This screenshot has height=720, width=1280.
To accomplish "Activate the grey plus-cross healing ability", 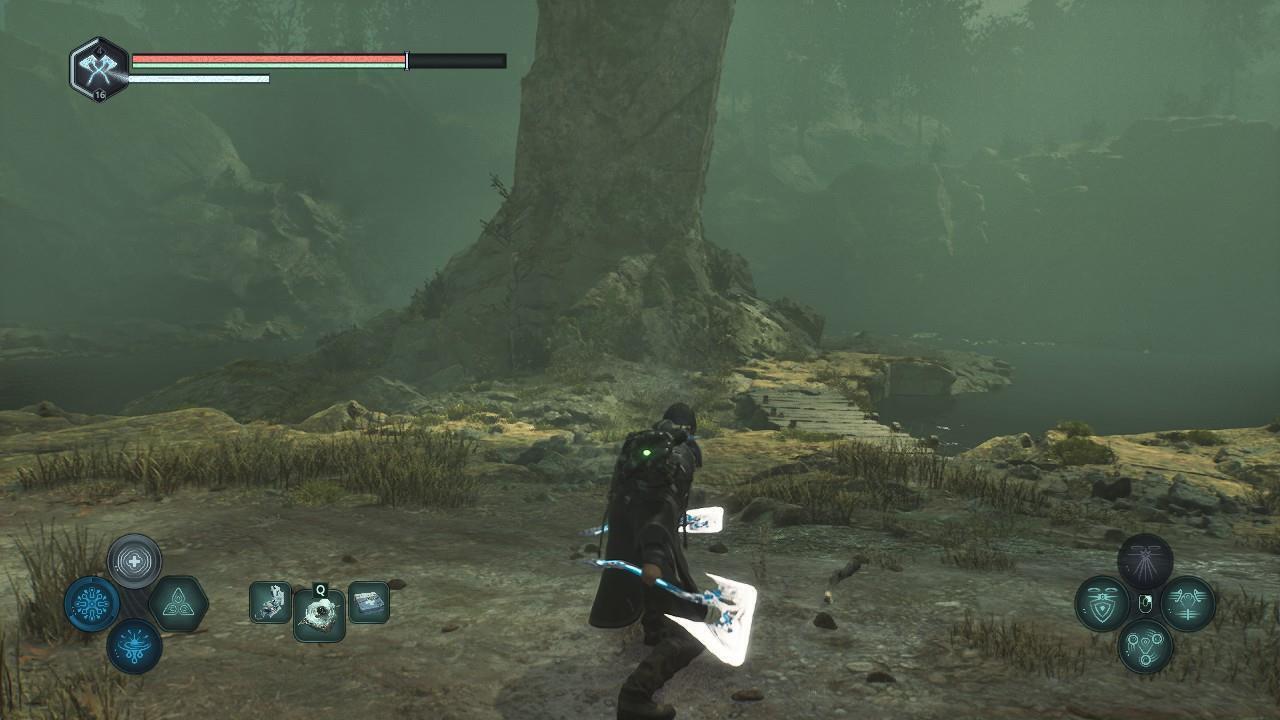I will pos(134,561).
